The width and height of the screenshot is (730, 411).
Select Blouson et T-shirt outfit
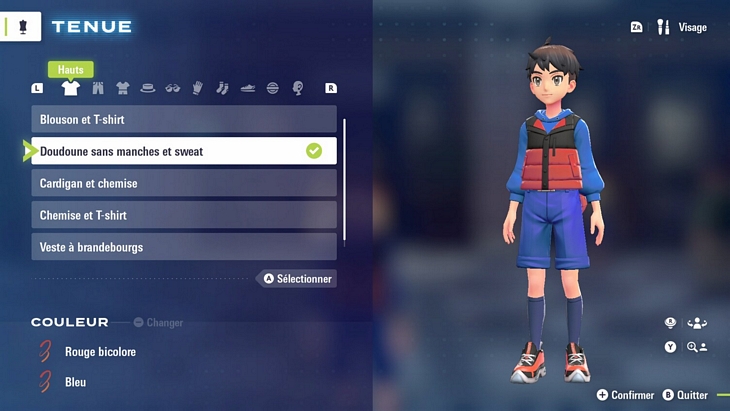point(184,120)
